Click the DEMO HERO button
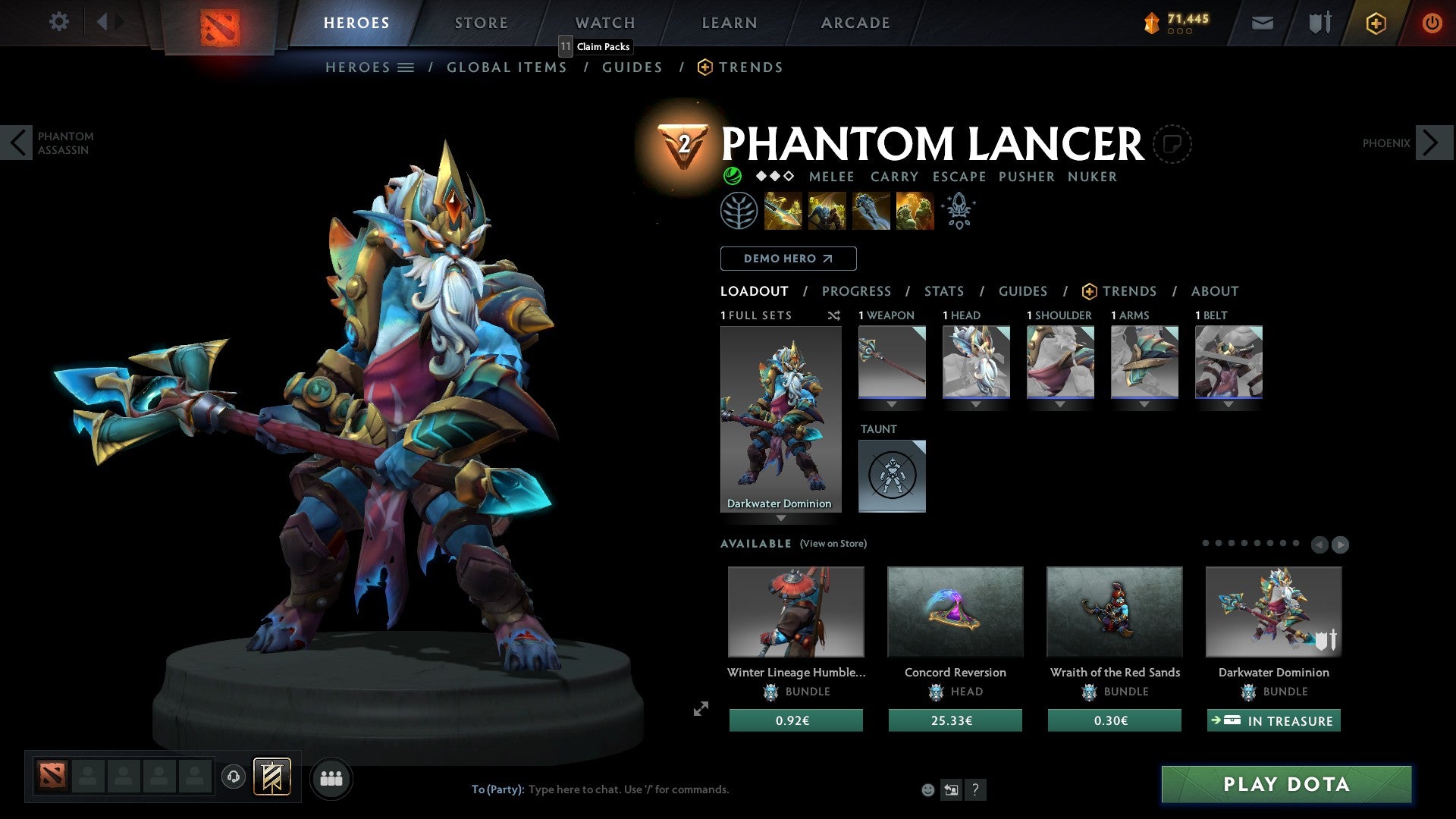This screenshot has height=819, width=1456. 787,259
